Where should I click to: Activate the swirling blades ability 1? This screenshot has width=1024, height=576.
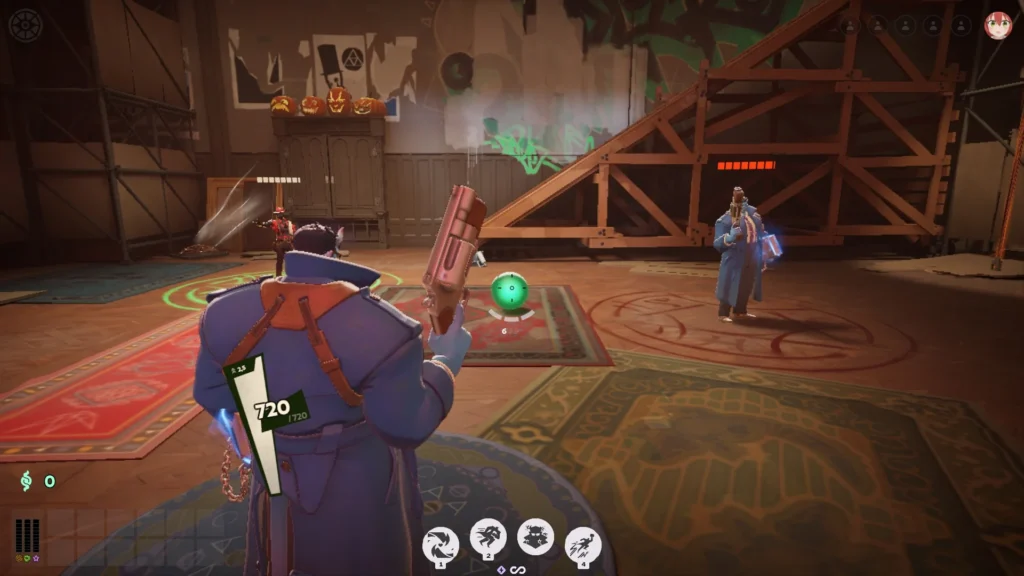(x=441, y=545)
